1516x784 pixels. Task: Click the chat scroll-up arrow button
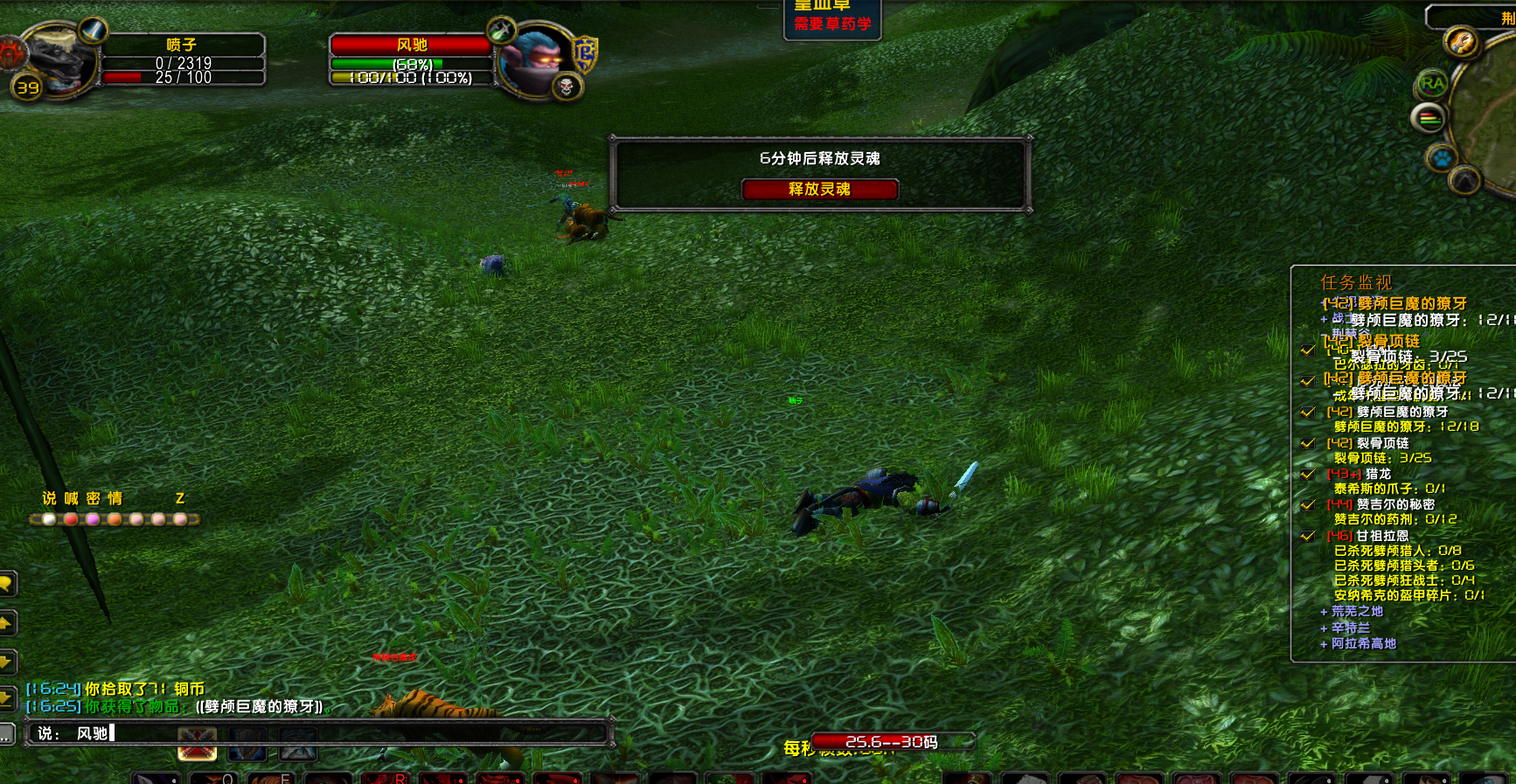tap(6, 622)
